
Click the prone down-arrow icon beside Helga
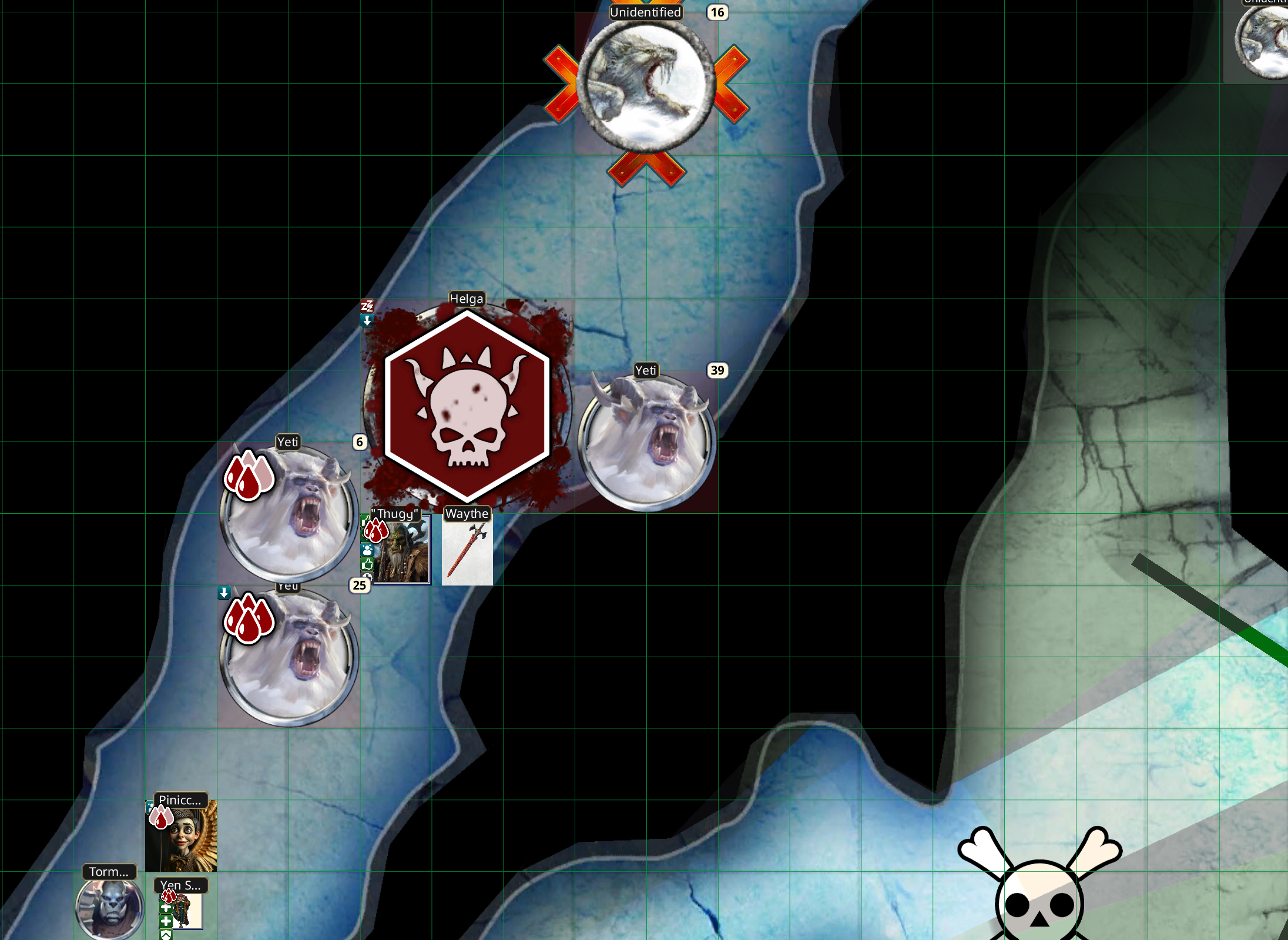pyautogui.click(x=367, y=322)
